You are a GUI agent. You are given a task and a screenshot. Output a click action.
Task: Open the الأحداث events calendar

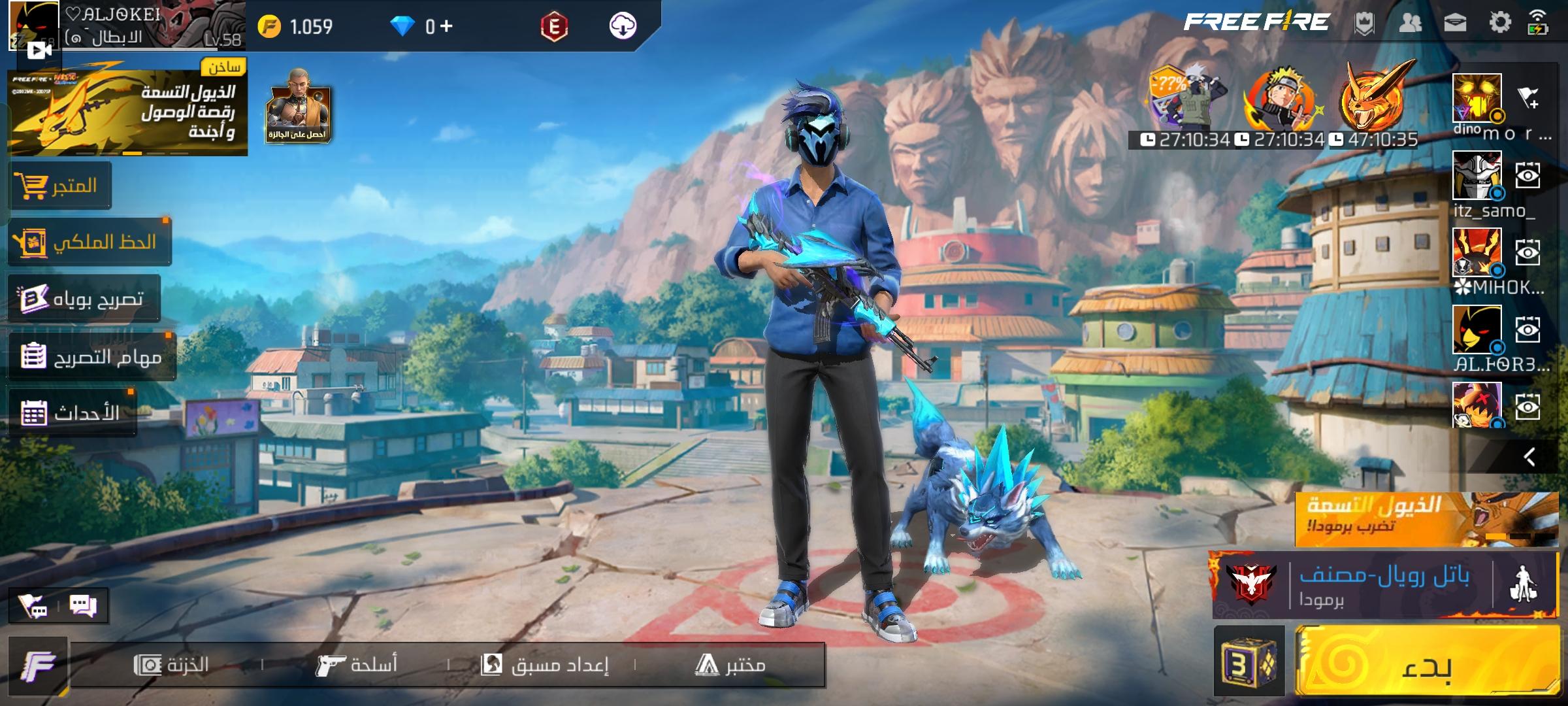pyautogui.click(x=71, y=412)
